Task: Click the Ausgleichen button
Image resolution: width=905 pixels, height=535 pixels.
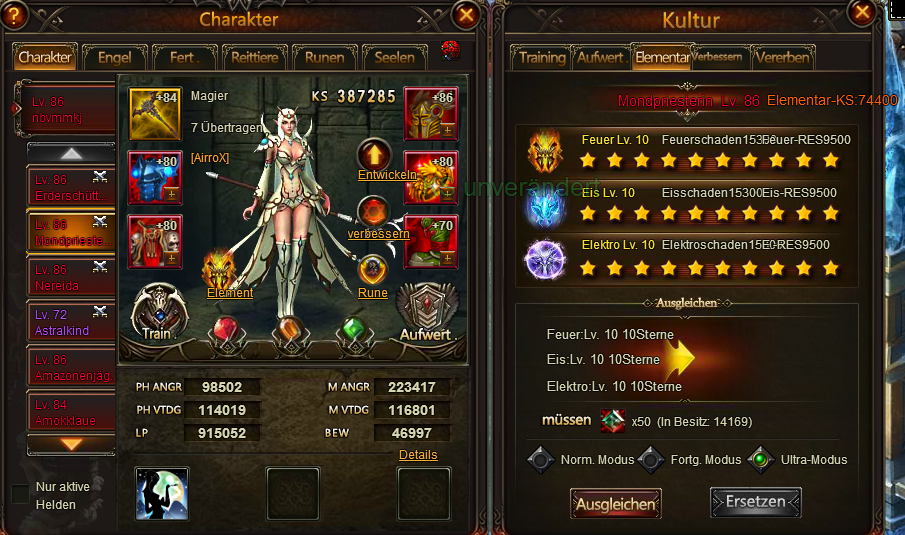Action: pos(616,504)
